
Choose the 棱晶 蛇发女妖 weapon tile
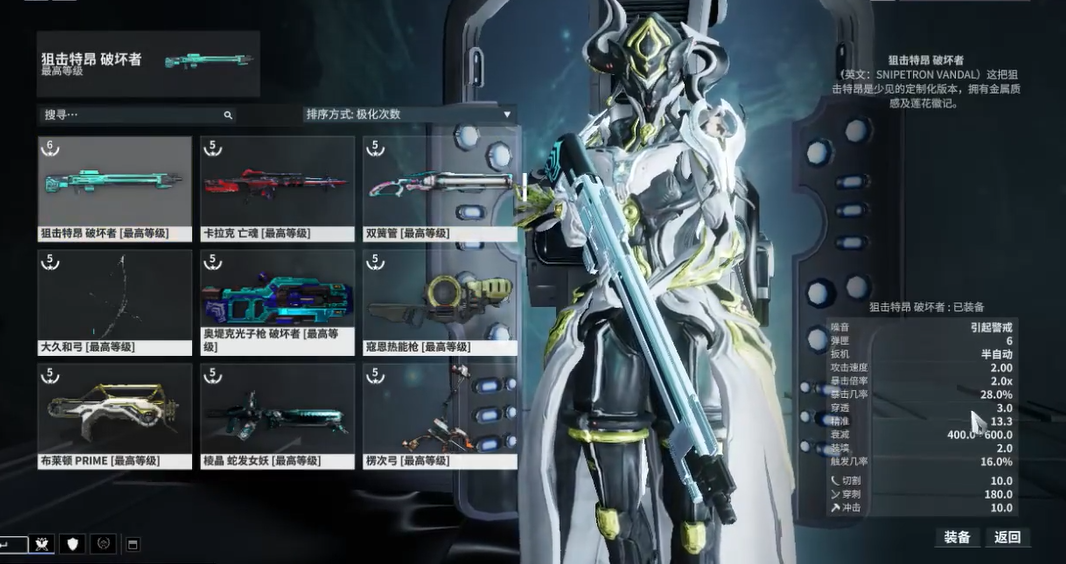click(277, 416)
